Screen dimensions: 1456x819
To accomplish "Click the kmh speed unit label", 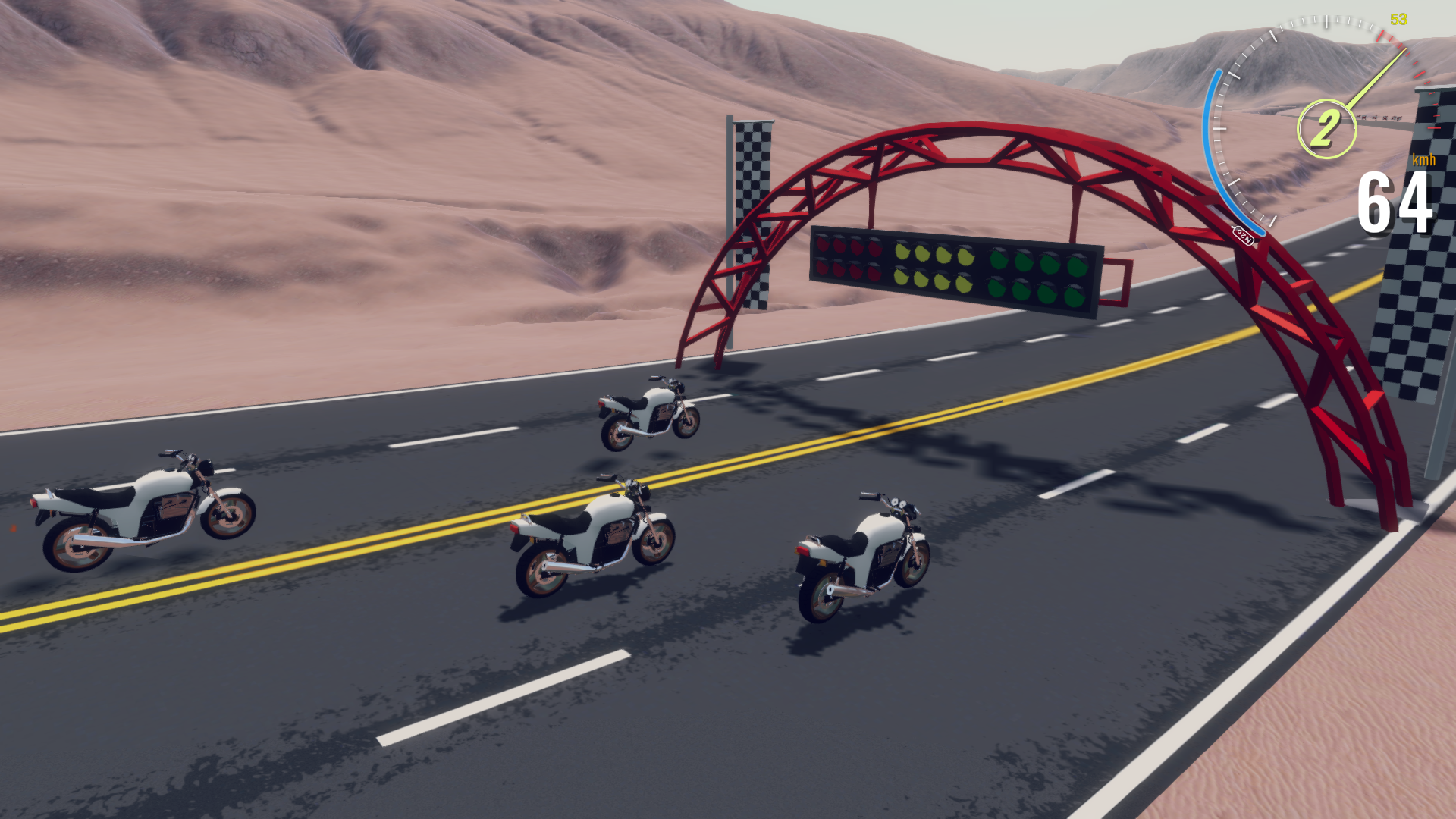I will point(1423,160).
